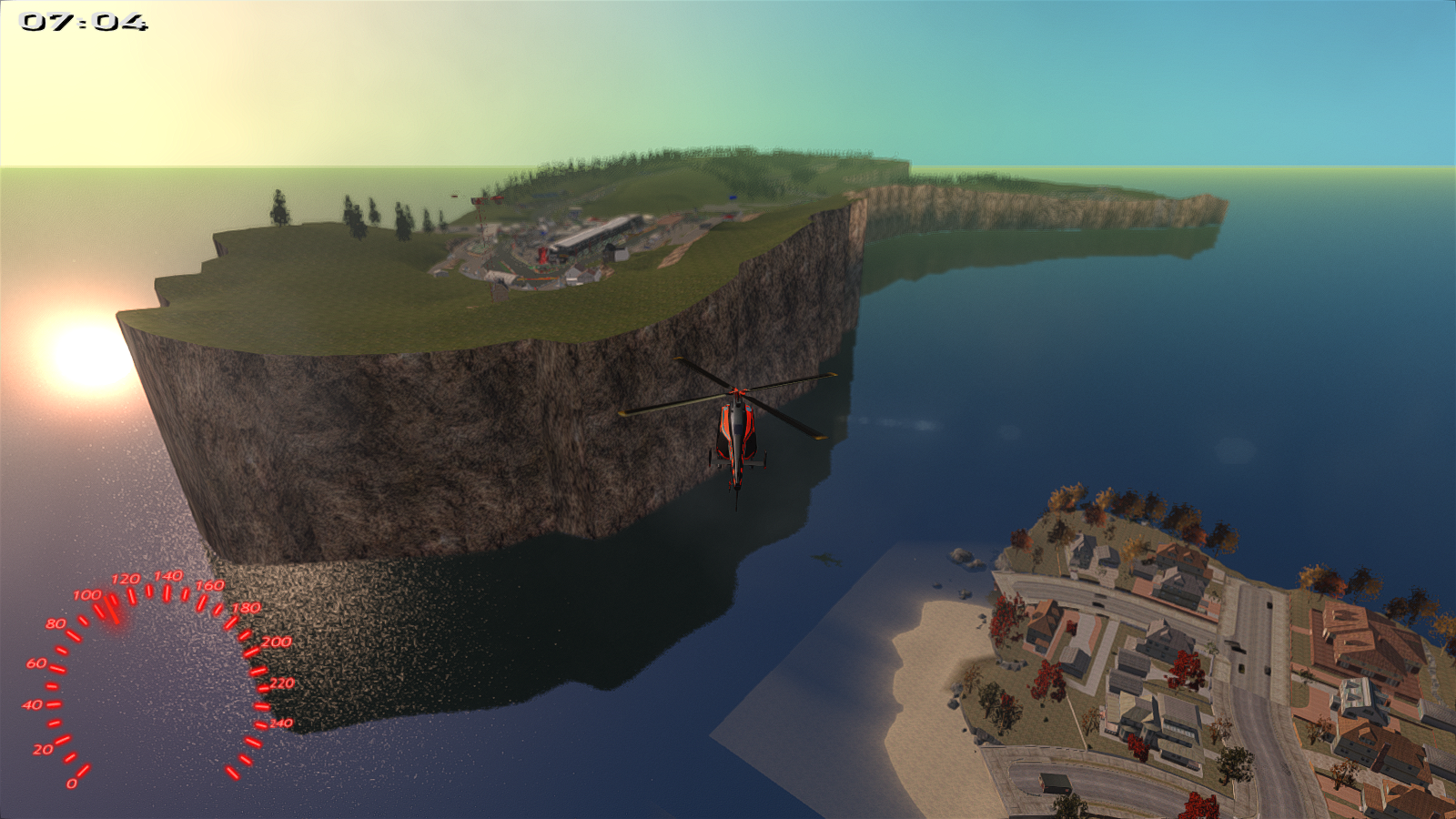Click the 200 label on the speedometer
This screenshot has height=819, width=1456.
(x=276, y=642)
